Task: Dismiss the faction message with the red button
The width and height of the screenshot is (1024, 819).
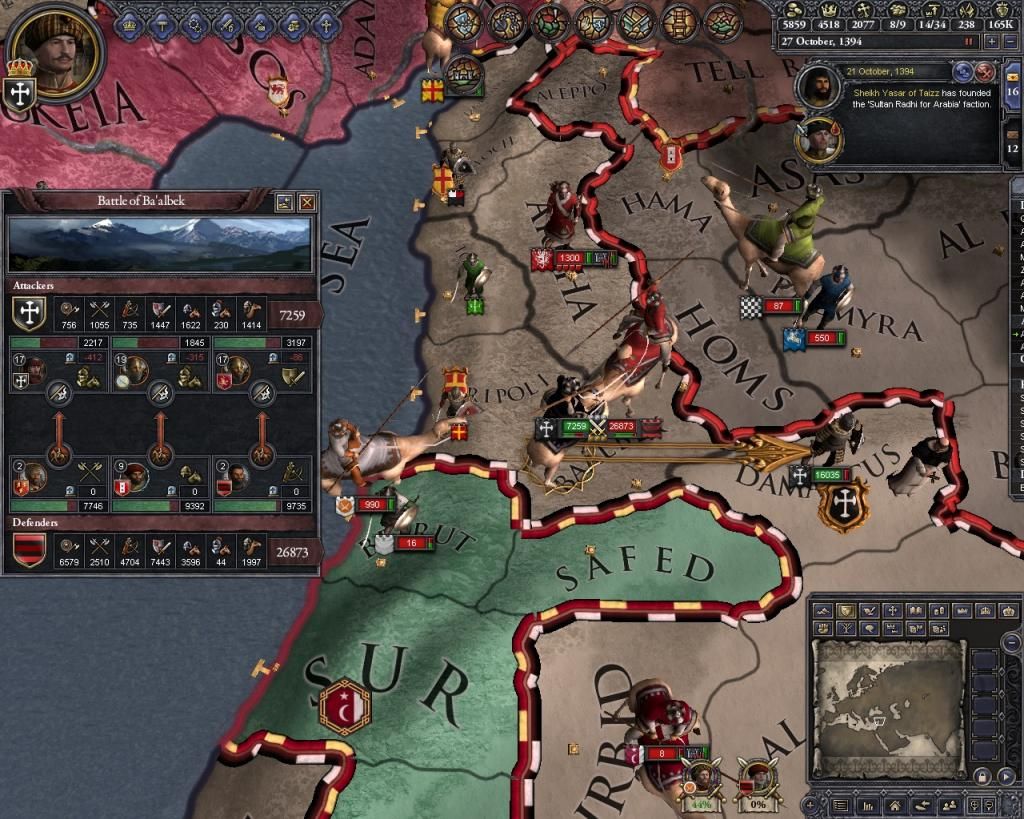Action: (x=985, y=71)
